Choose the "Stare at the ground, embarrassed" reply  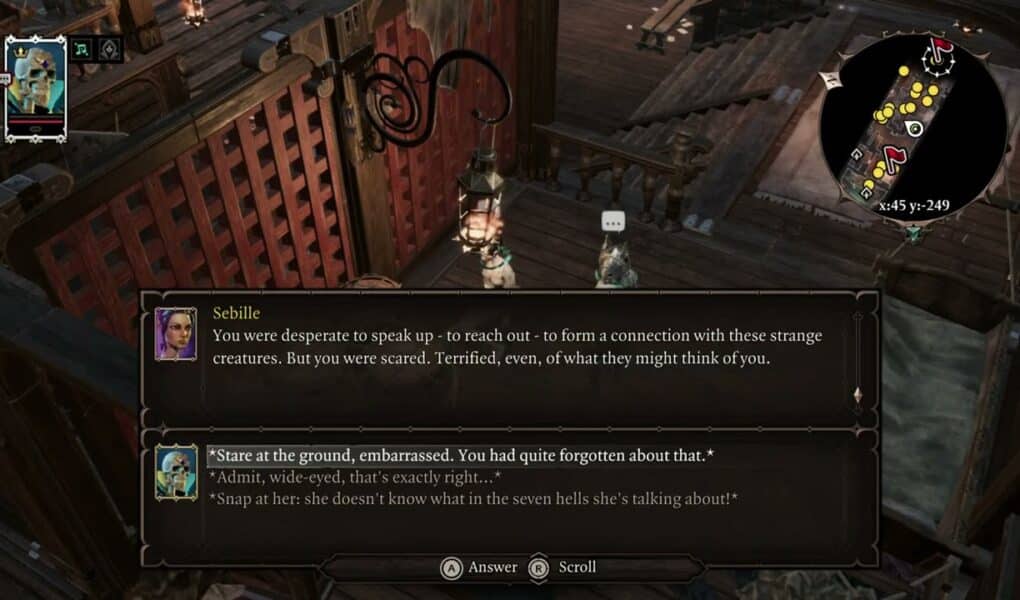point(460,456)
